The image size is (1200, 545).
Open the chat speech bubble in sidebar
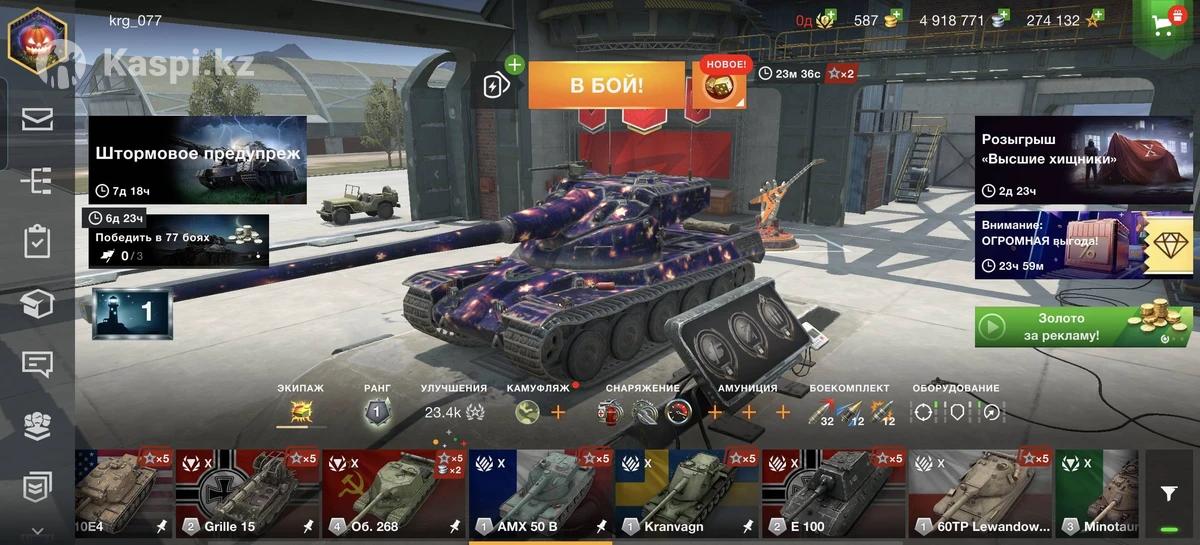pos(37,364)
